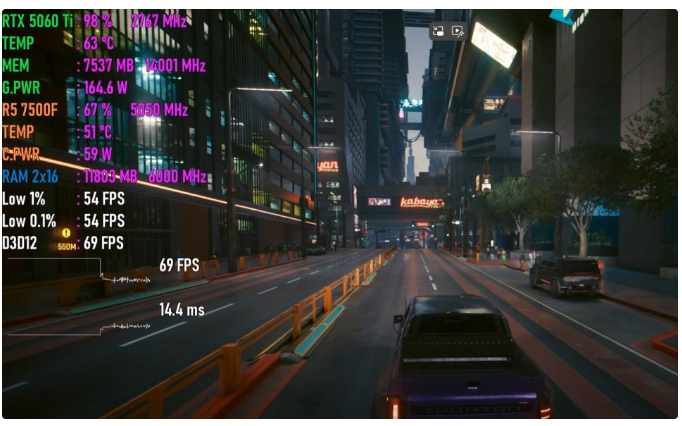Image resolution: width=682 pixels, height=426 pixels.
Task: Click the picture-in-picture video button
Action: click(x=438, y=31)
